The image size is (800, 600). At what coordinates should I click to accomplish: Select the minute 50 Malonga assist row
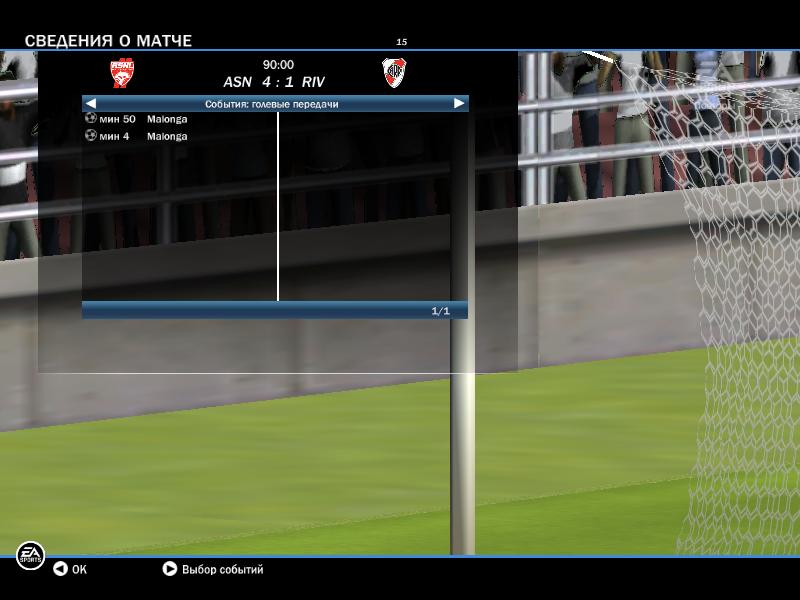tap(138, 119)
